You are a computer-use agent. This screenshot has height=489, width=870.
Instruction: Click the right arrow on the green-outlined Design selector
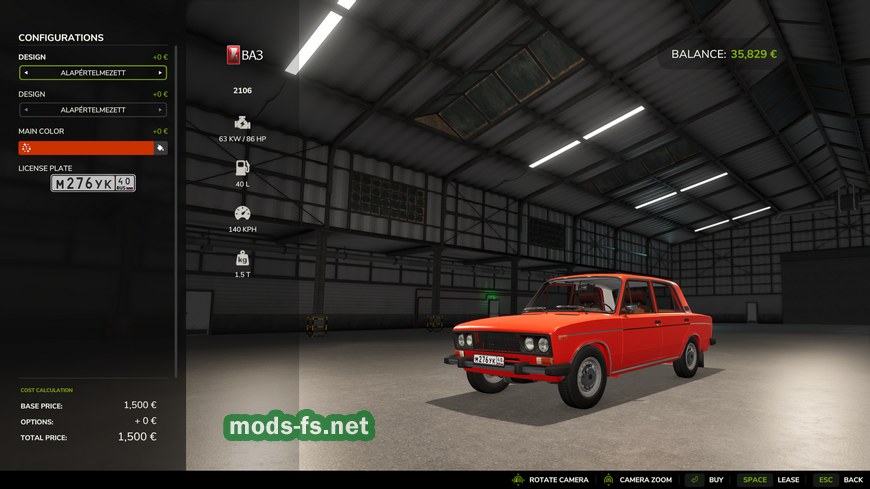tap(159, 73)
